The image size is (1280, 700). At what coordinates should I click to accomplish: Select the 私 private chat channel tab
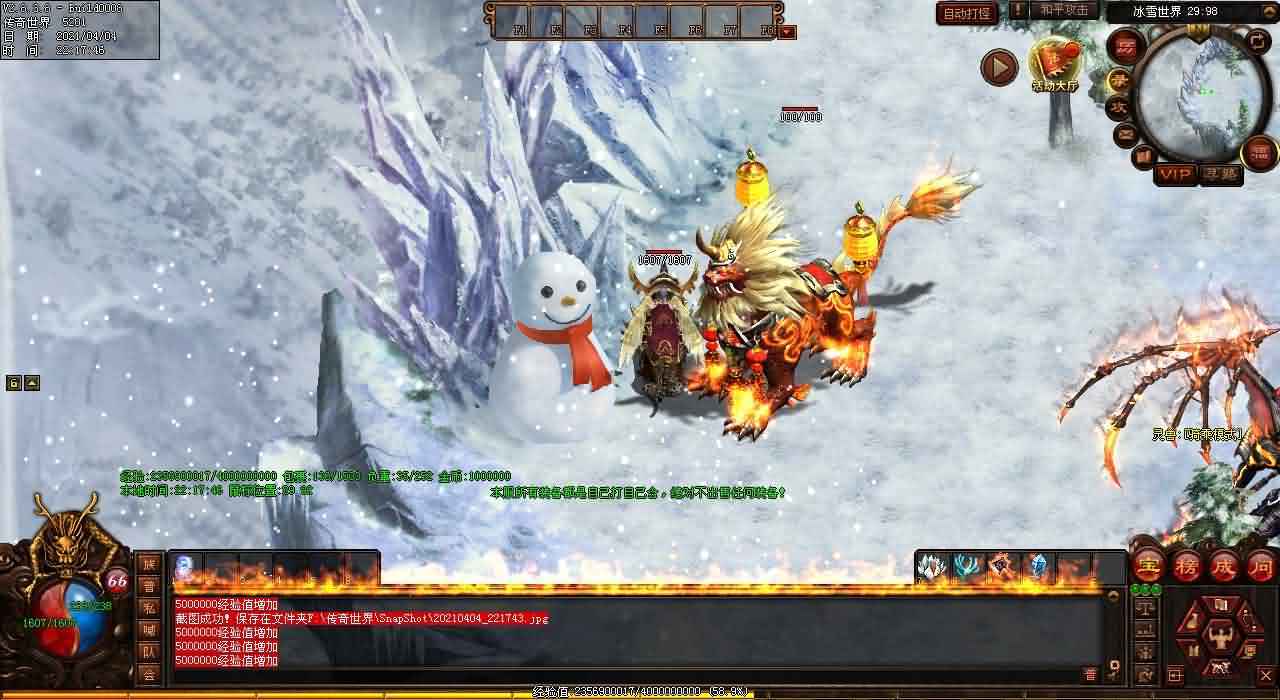[149, 608]
